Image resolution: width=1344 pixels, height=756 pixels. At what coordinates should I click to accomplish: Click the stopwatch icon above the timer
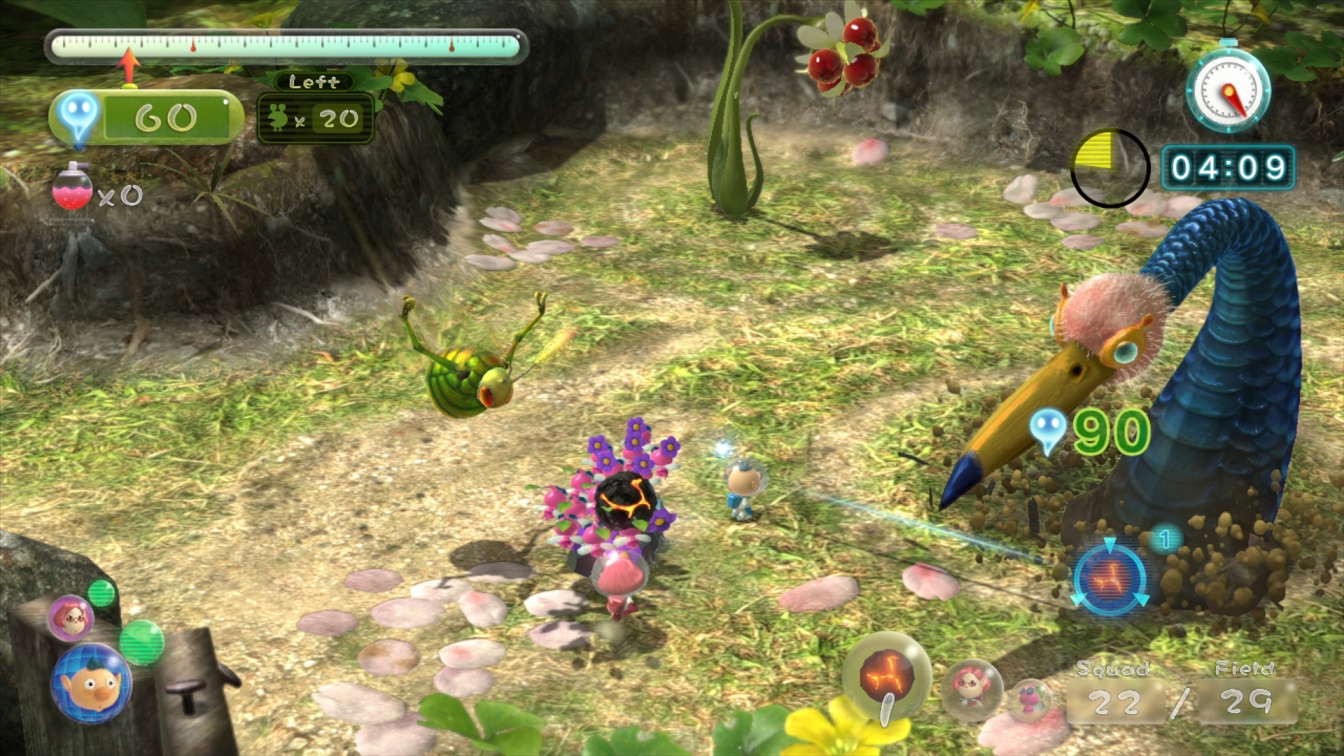coord(1228,90)
